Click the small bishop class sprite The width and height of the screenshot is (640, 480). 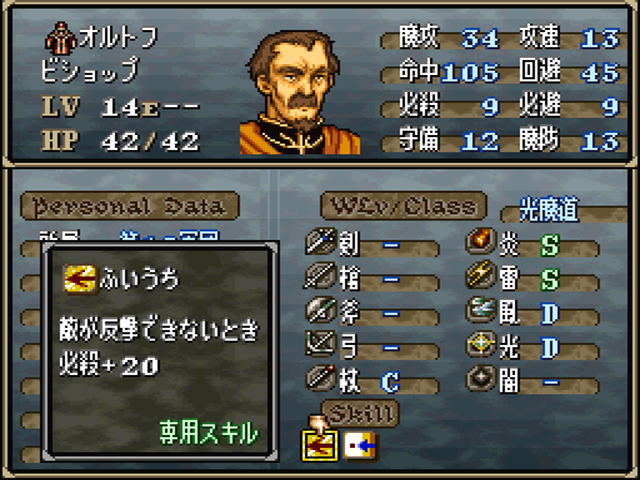tap(58, 41)
